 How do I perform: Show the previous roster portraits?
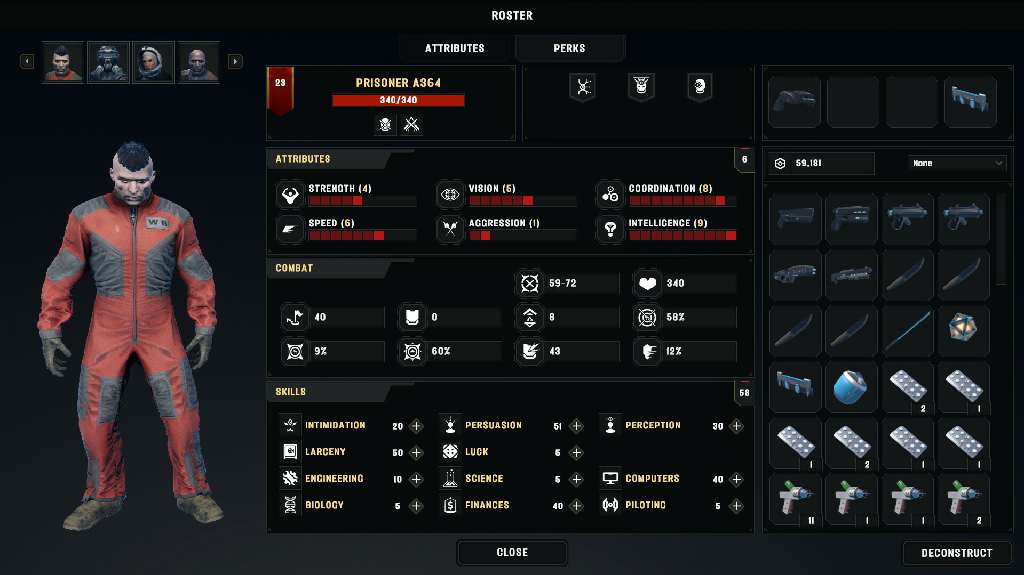(x=27, y=62)
